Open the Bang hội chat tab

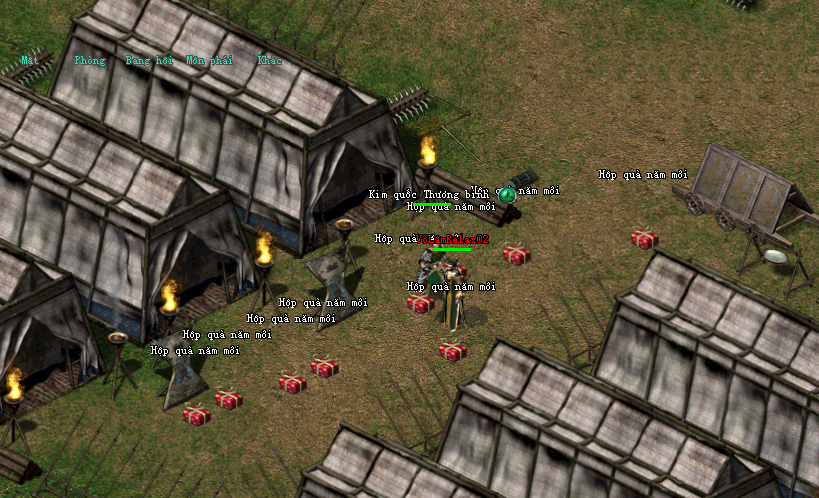(149, 60)
